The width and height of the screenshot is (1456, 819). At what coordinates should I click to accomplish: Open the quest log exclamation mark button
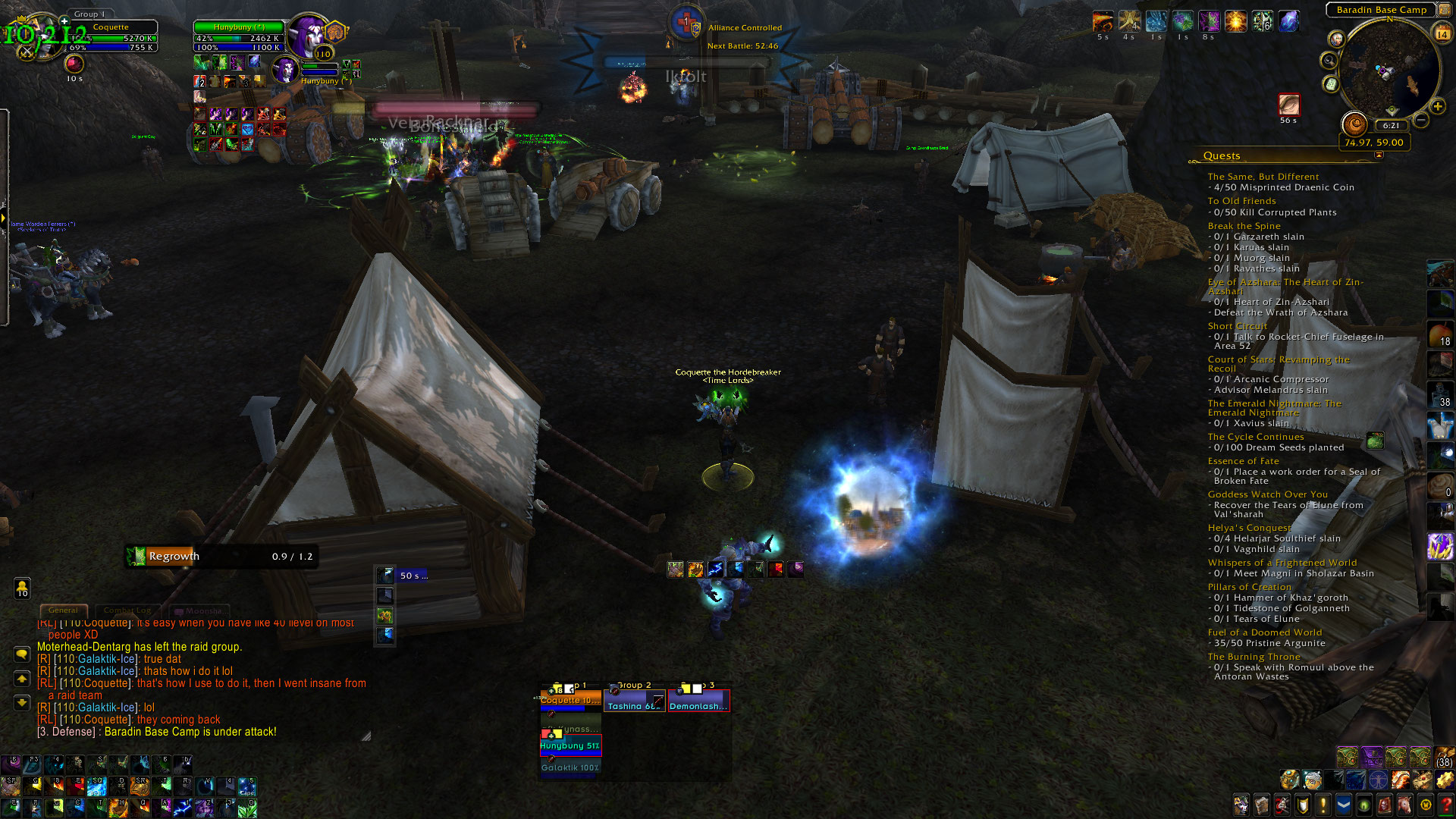[1323, 804]
